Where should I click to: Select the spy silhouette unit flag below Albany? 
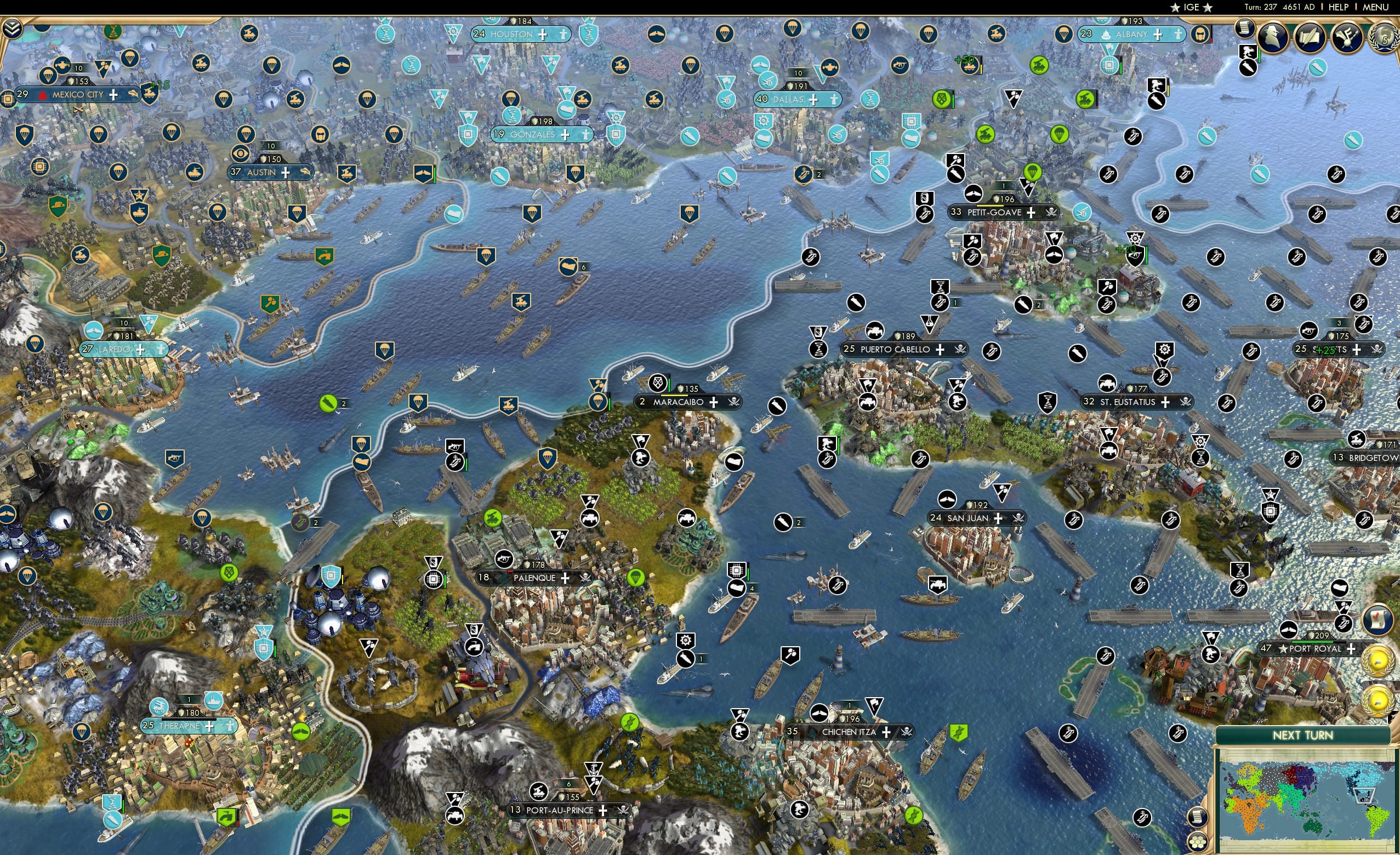tap(1156, 85)
